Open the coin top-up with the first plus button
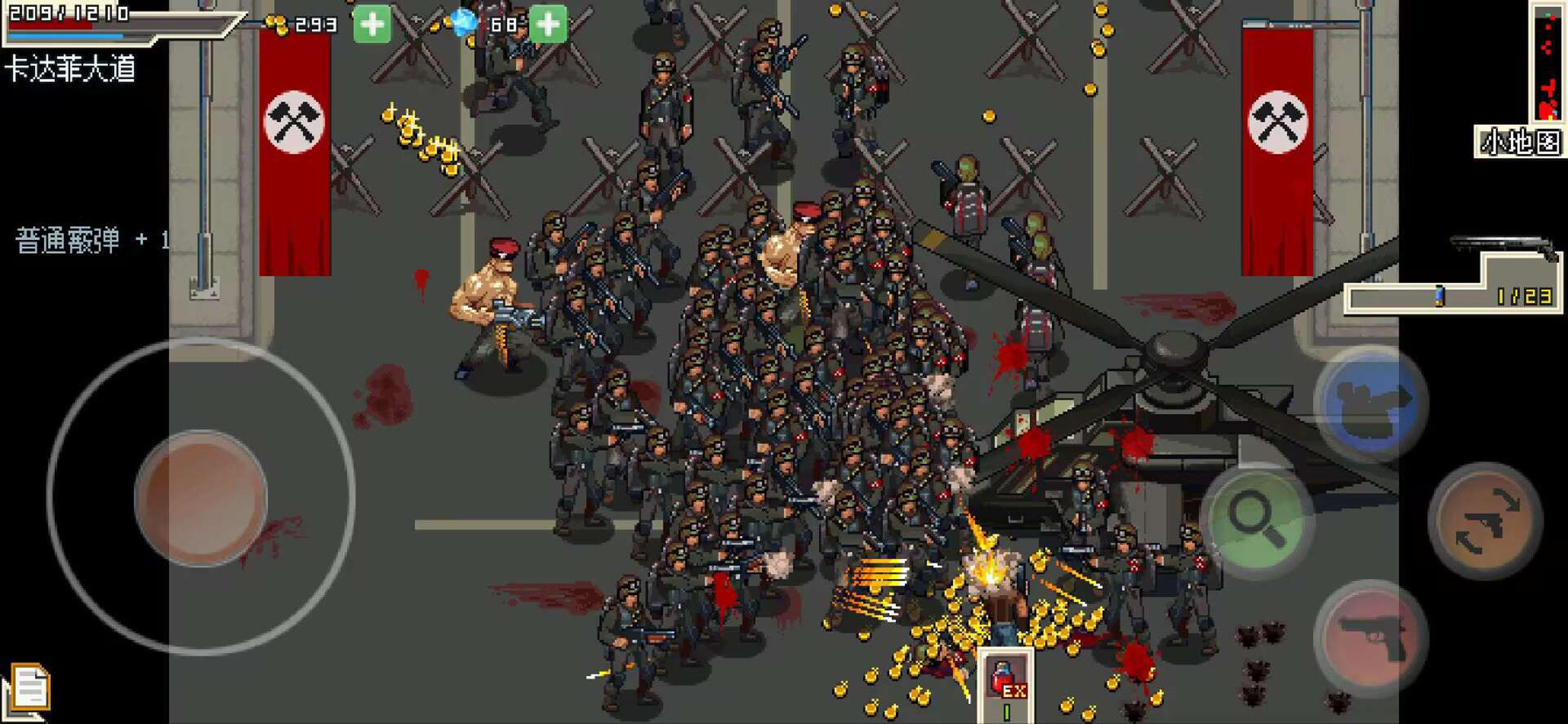1568x724 pixels. click(372, 24)
